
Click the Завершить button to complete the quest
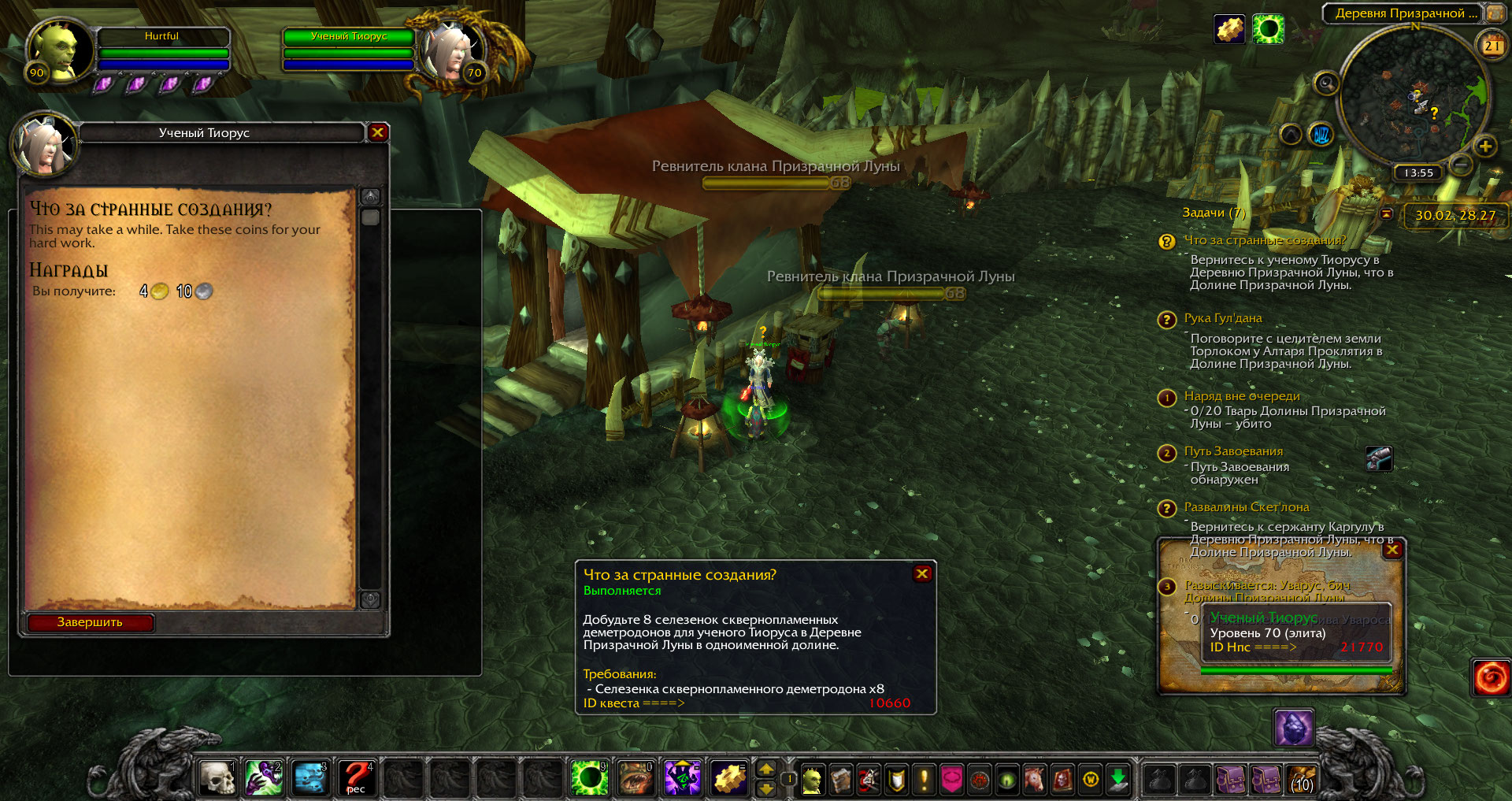pyautogui.click(x=91, y=622)
